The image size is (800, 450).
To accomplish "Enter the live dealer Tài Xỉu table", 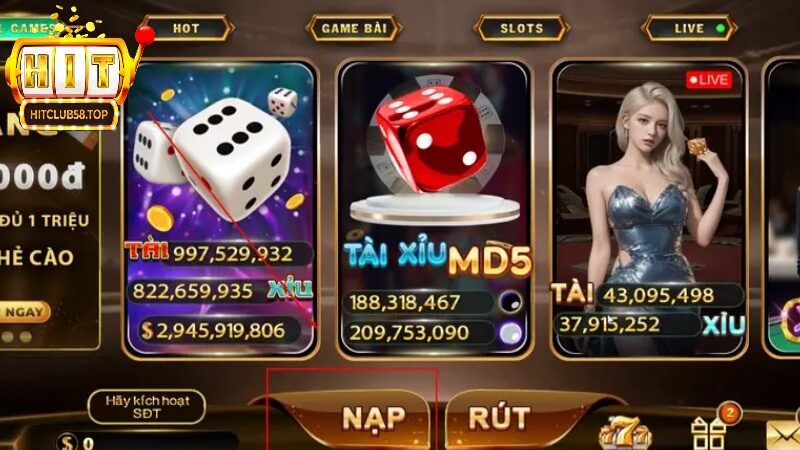I will [x=650, y=200].
